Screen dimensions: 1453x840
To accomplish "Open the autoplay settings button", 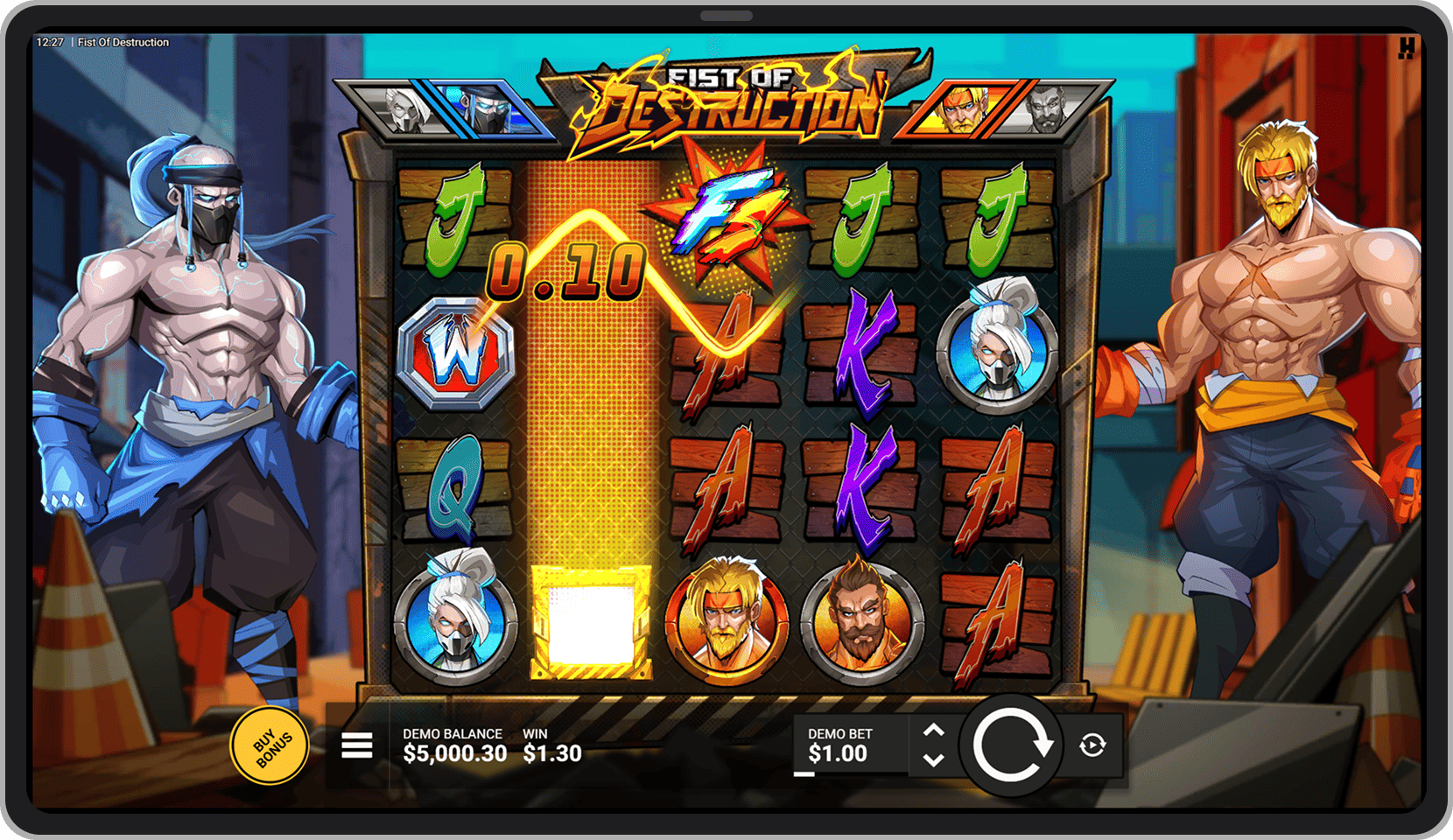I will coord(1092,745).
